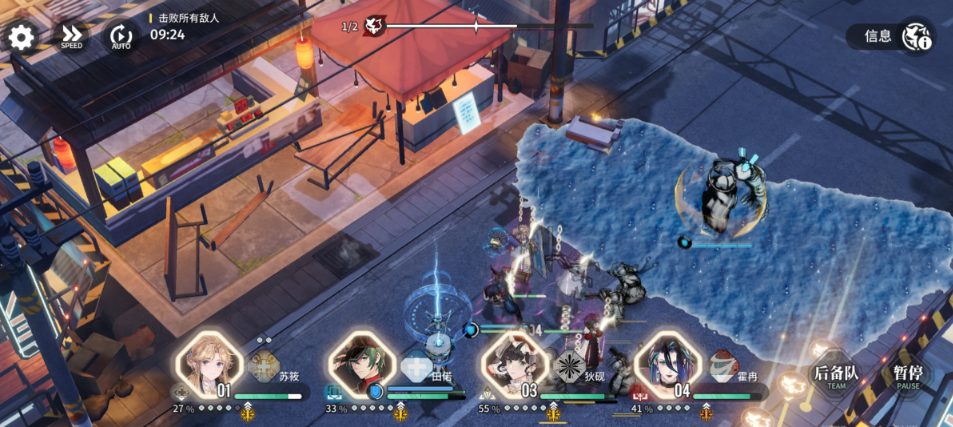The width and height of the screenshot is (953, 427).
Task: Open the 信息 info panel
Action: (x=891, y=37)
